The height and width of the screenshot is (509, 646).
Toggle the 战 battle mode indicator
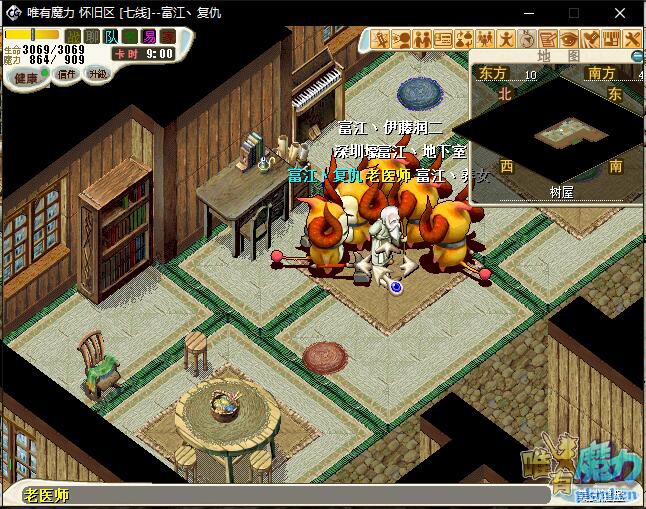(x=73, y=36)
